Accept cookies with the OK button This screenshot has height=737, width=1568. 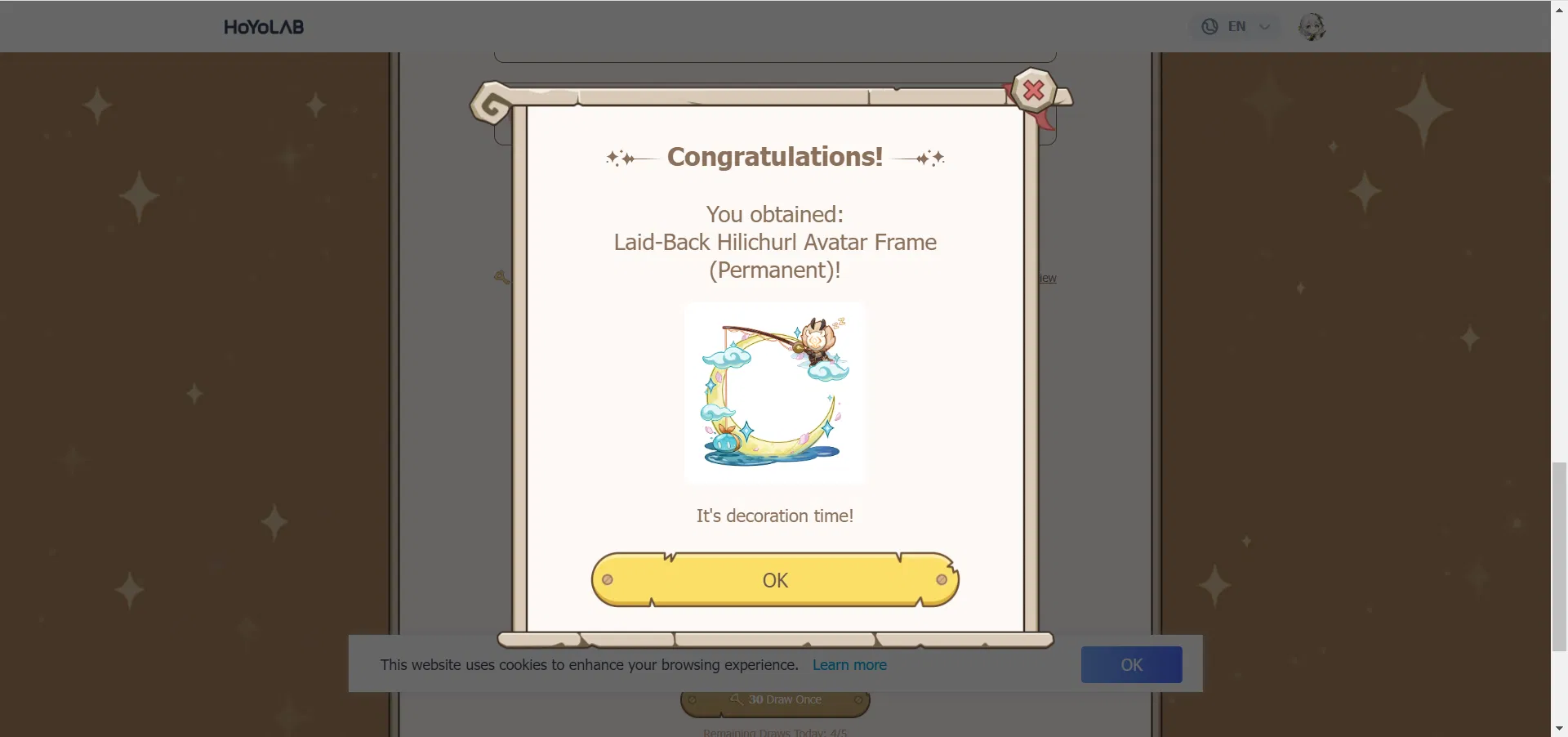click(x=1131, y=664)
